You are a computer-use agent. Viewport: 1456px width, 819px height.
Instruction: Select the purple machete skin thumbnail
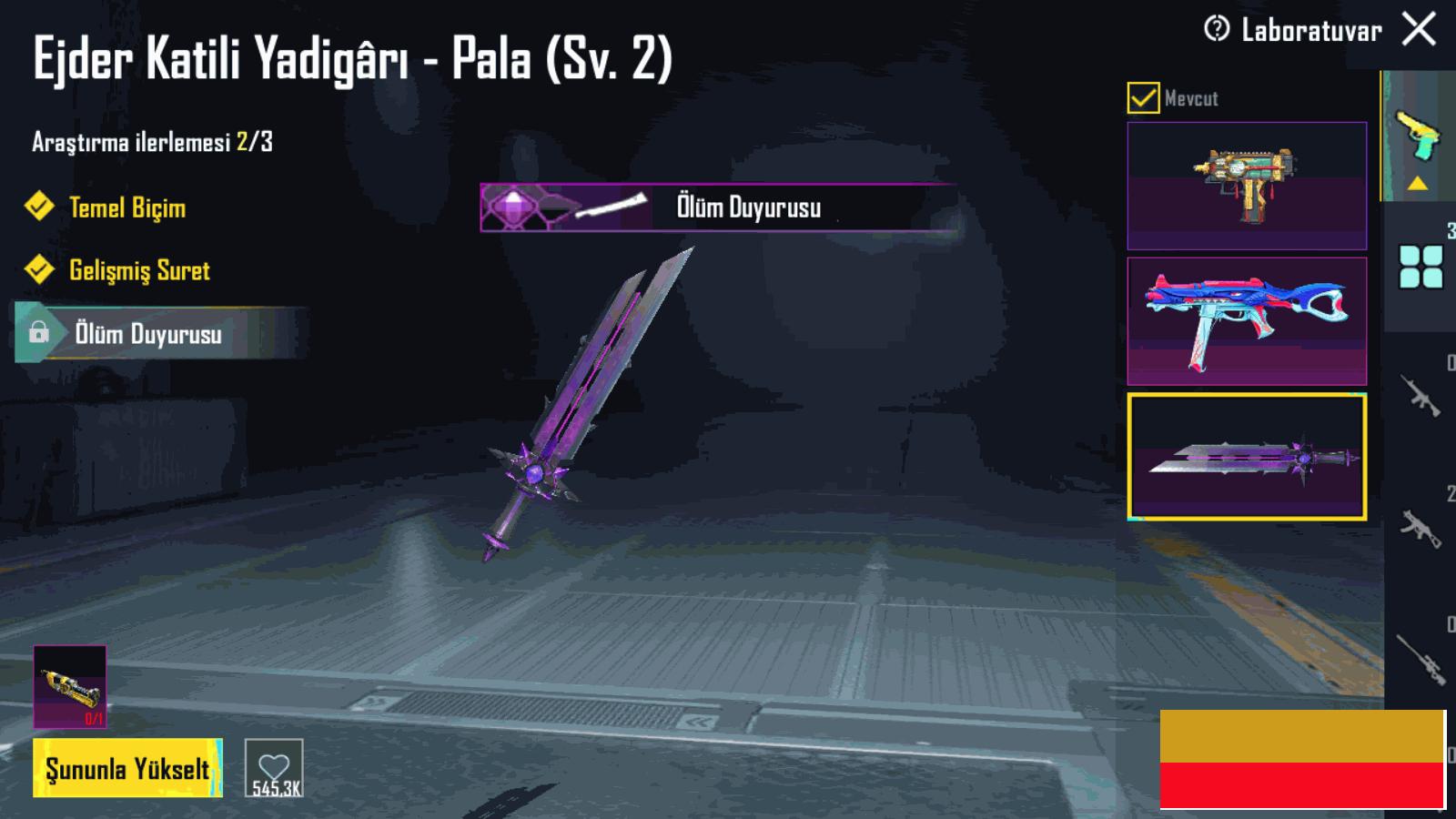tap(1247, 457)
